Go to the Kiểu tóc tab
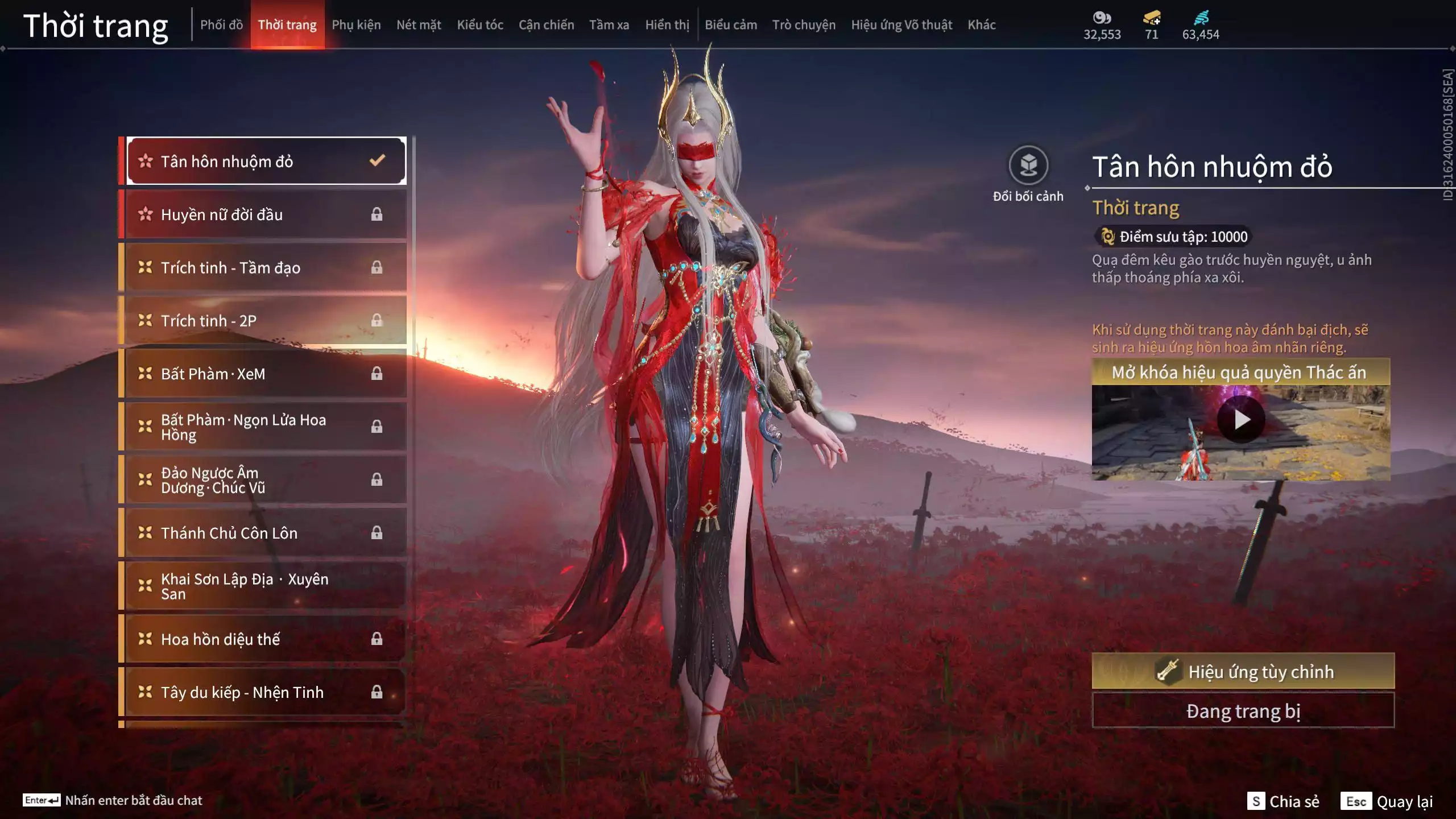The width and height of the screenshot is (1456, 819). point(480,25)
